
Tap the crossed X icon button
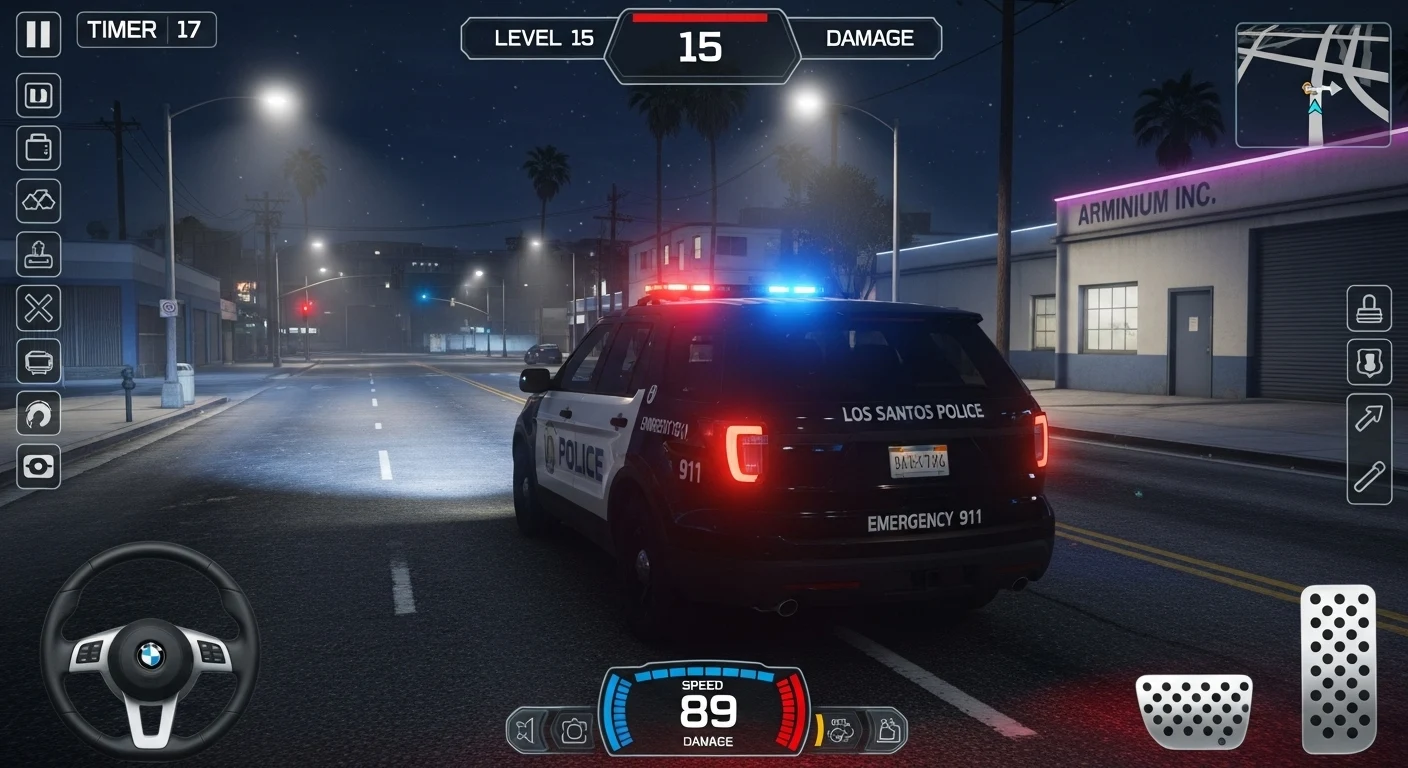(x=38, y=307)
